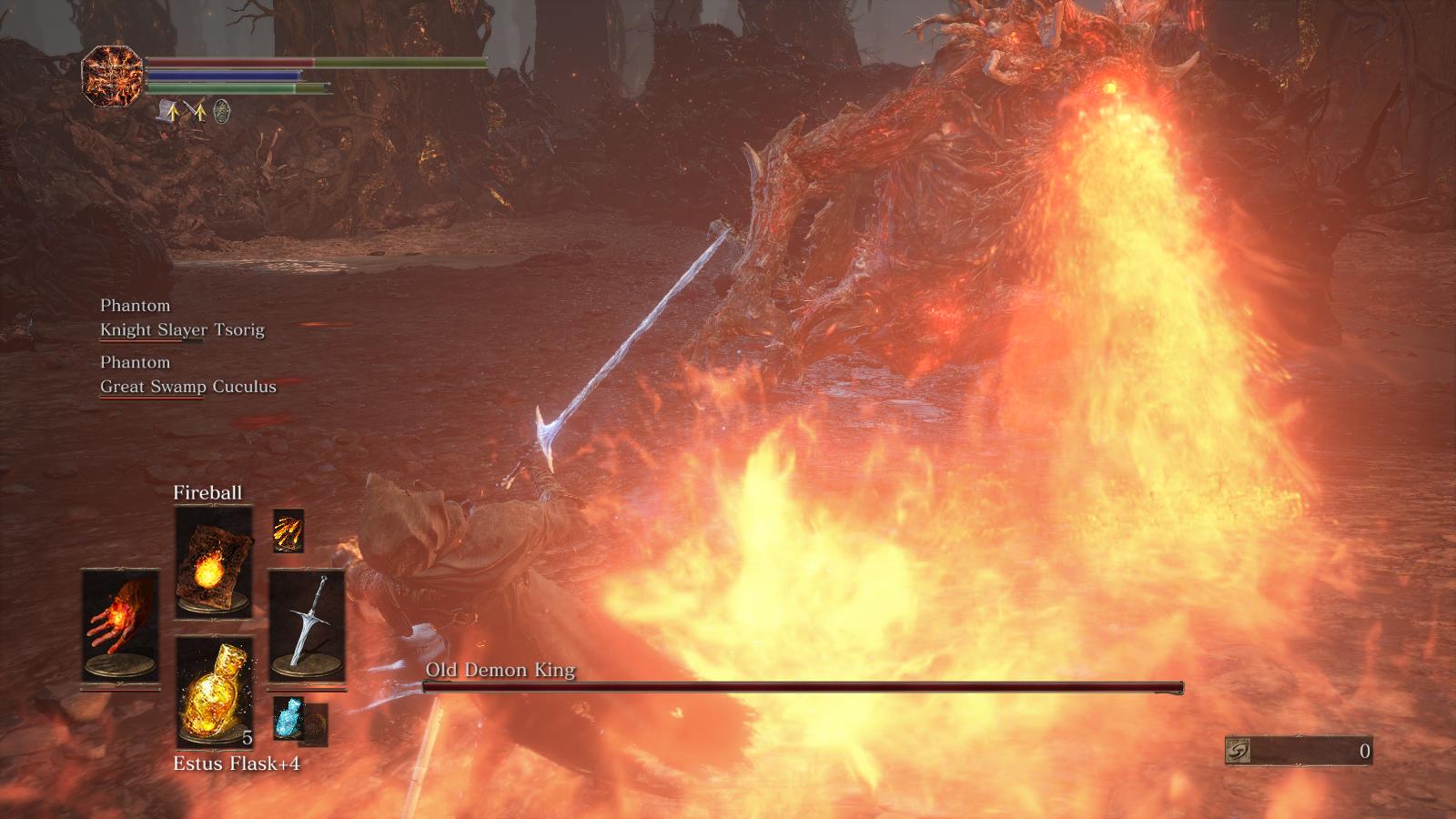
Task: Select the blue Ashen Estus Flask icon
Action: click(x=288, y=718)
